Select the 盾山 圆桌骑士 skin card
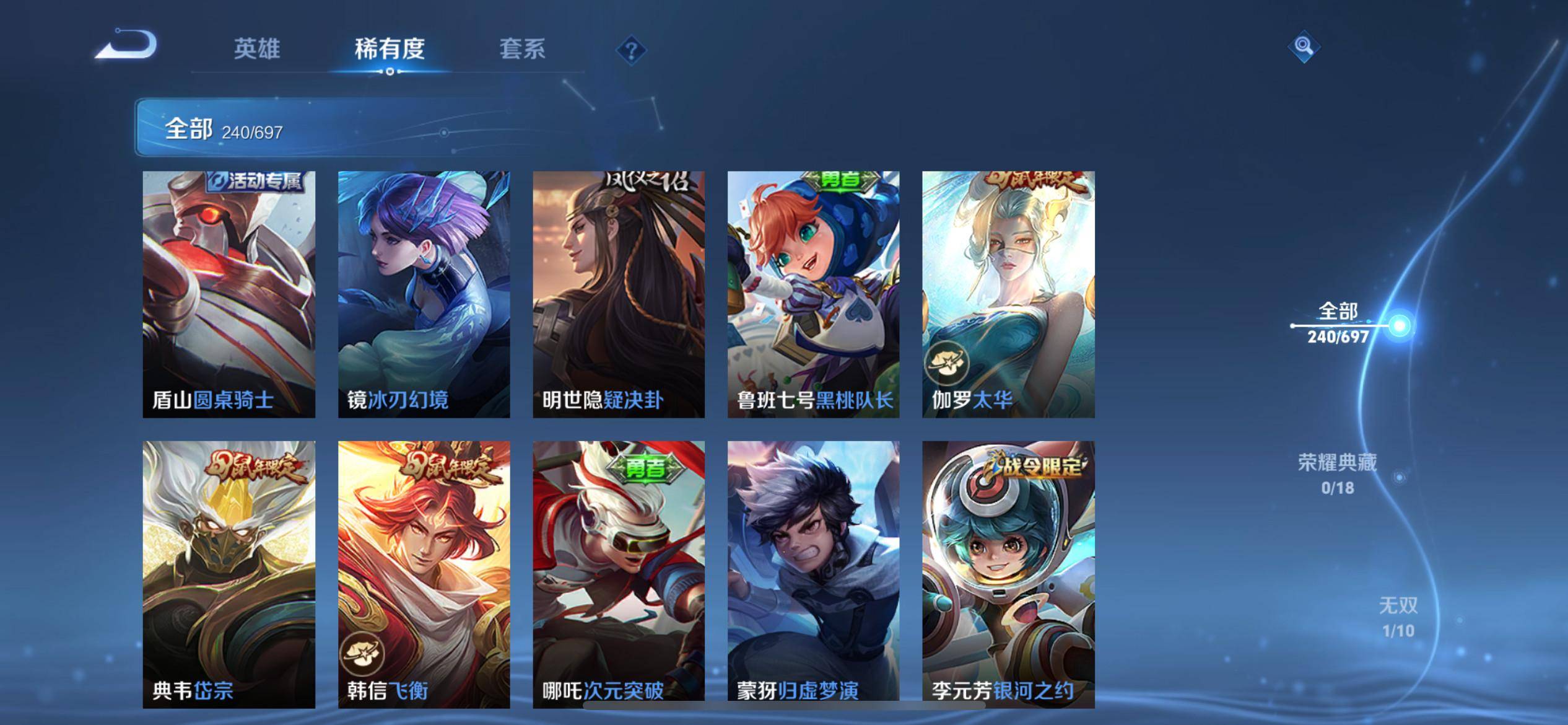This screenshot has width=1568, height=725. (x=229, y=294)
